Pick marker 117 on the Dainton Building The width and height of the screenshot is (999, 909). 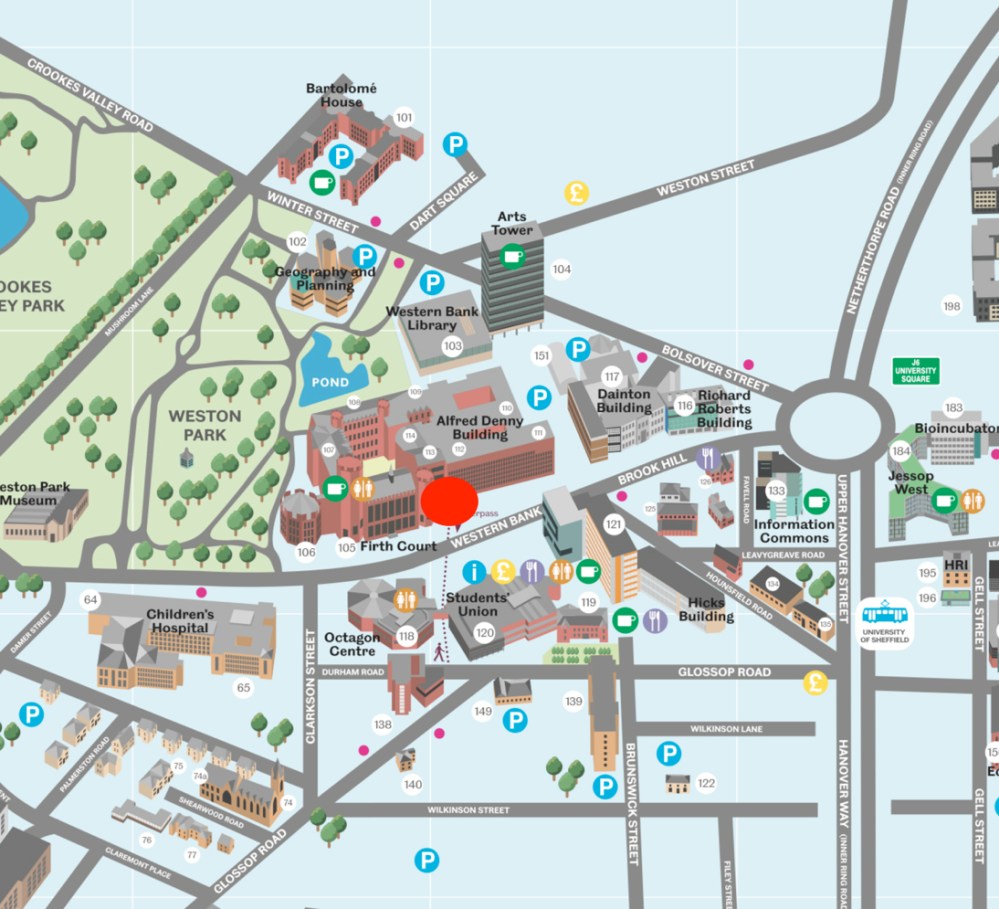pyautogui.click(x=612, y=377)
